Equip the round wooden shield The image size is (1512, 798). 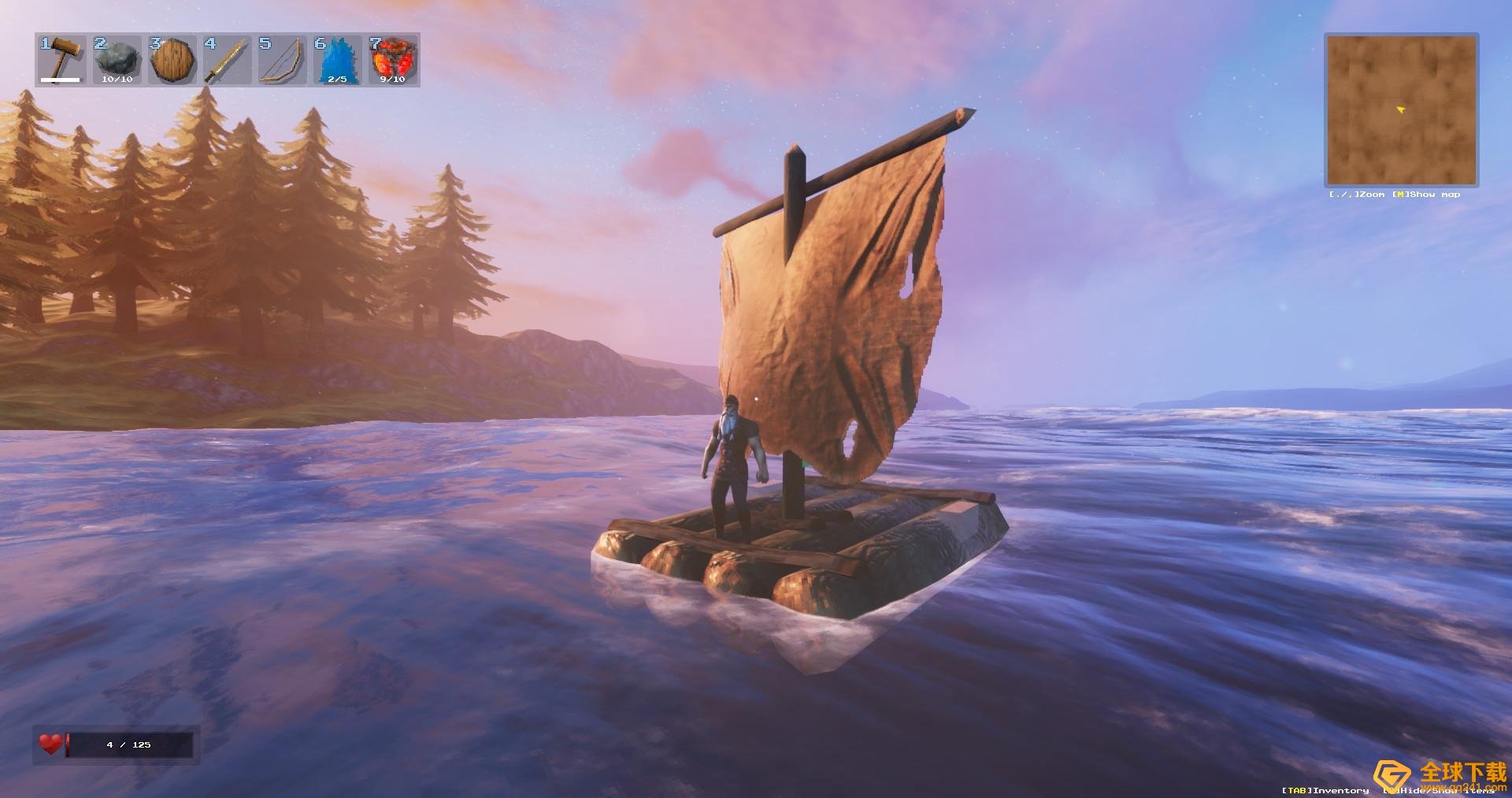click(172, 59)
